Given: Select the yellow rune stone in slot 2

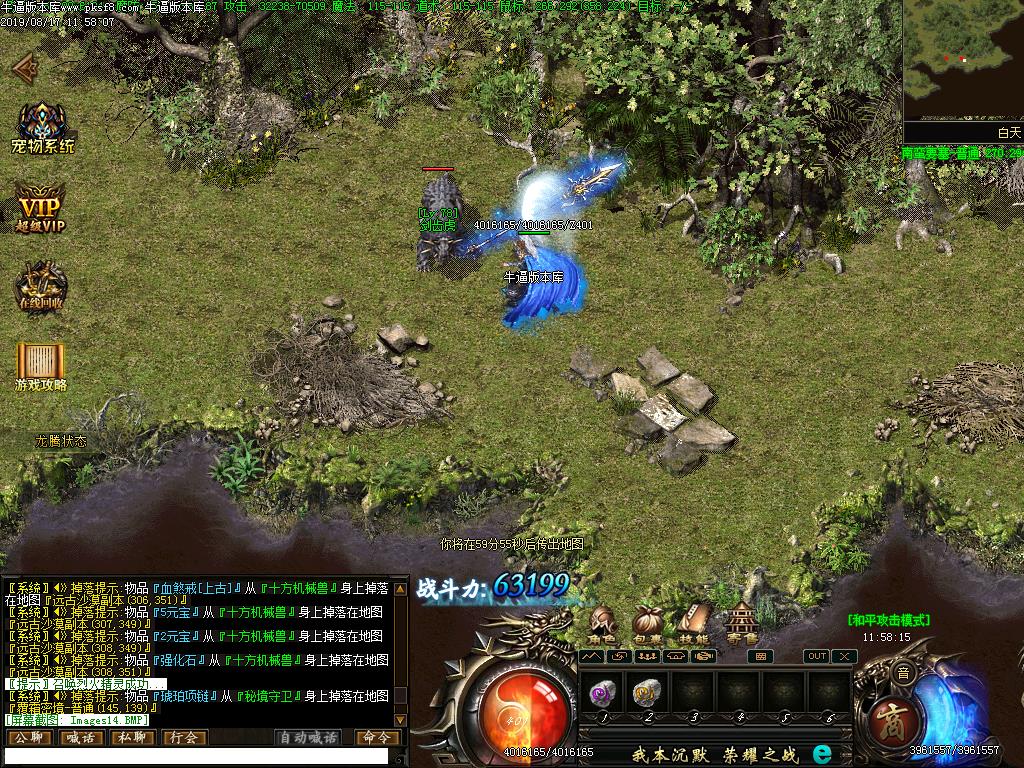Looking at the screenshot, I should click(647, 692).
